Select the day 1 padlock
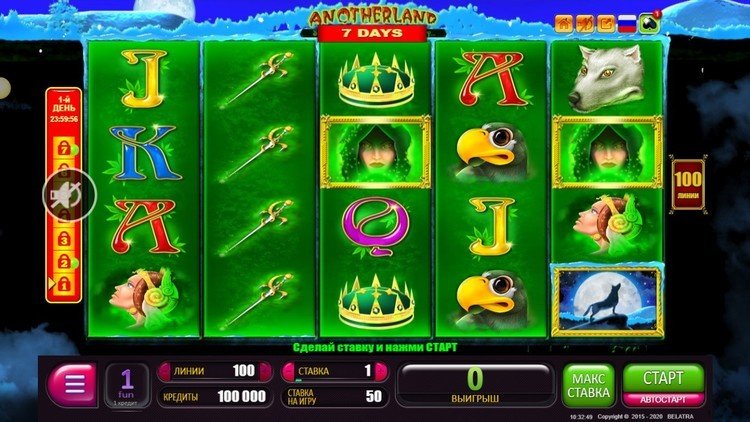Viewport: 750px width, 422px height. coord(61,286)
